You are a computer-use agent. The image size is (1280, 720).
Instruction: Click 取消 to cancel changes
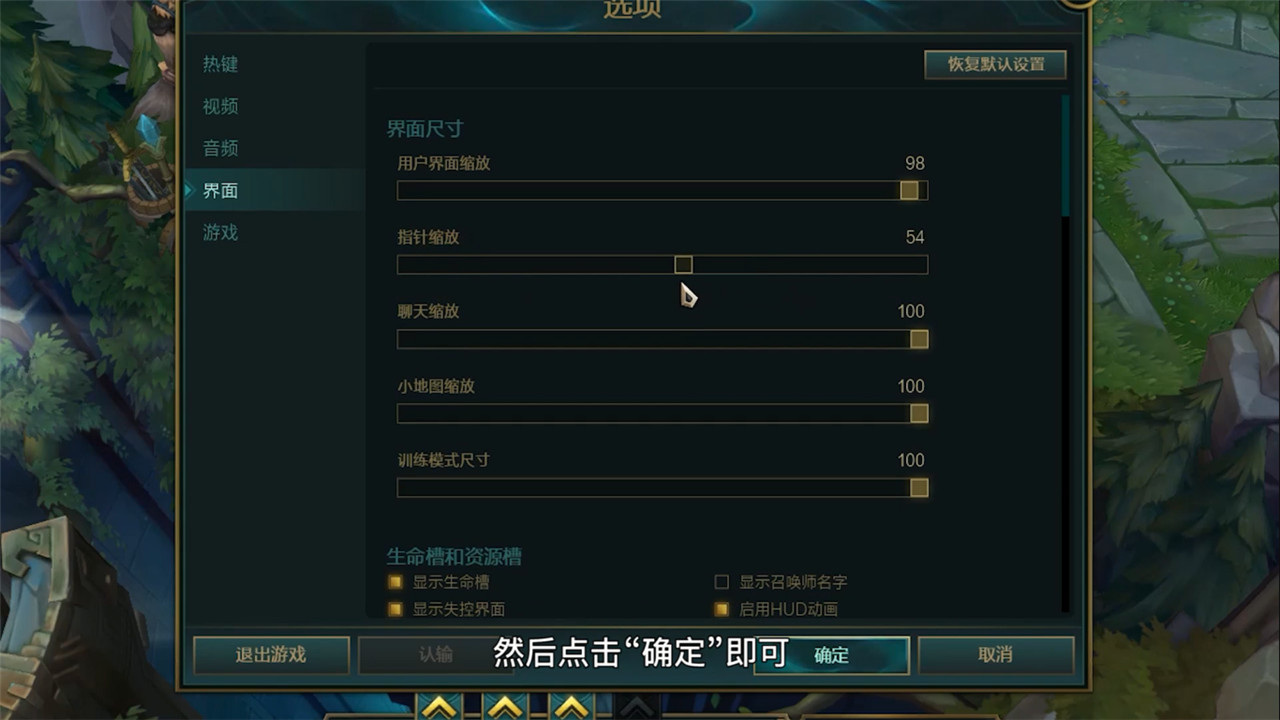pos(995,656)
